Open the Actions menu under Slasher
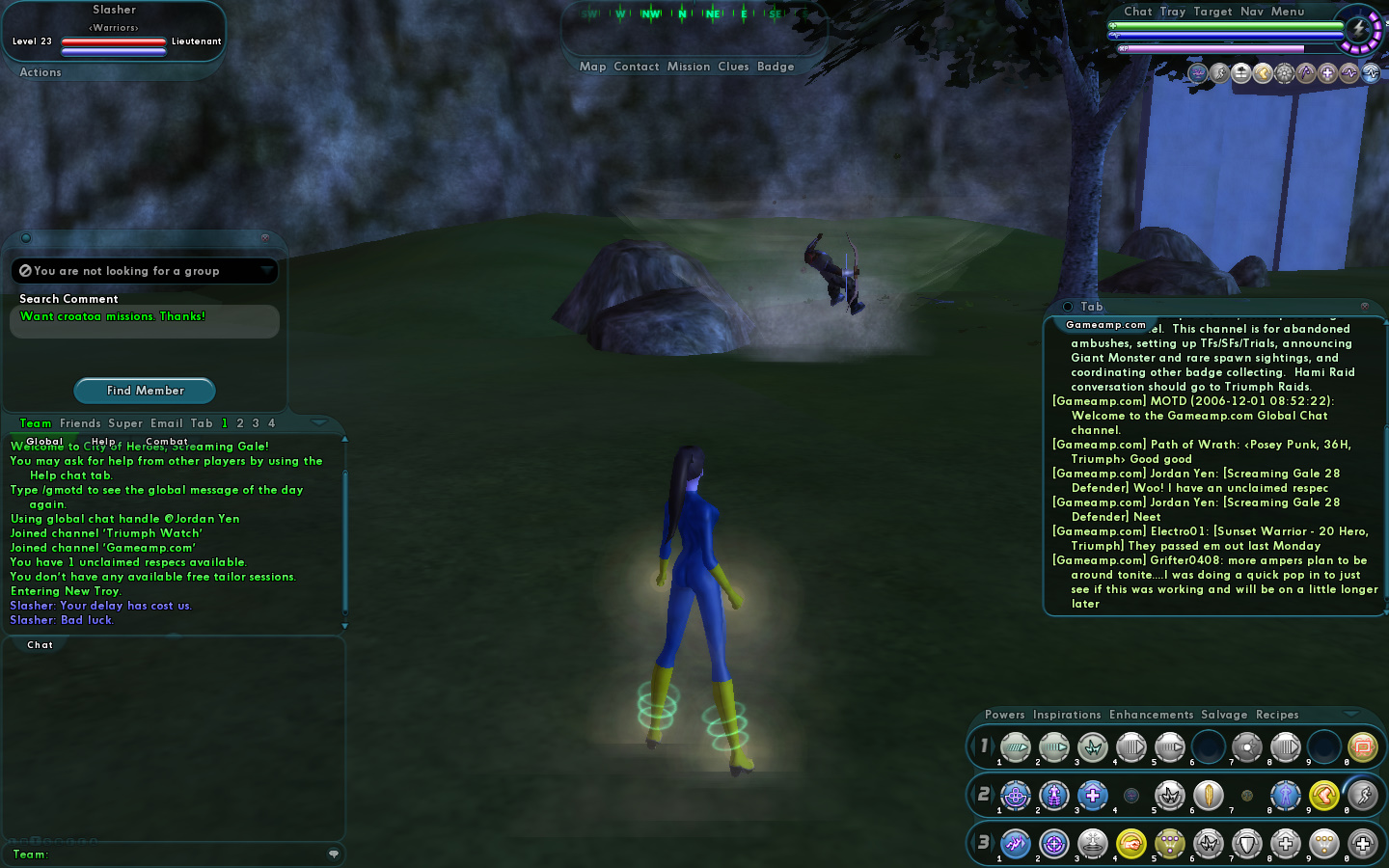This screenshot has height=868, width=1389. (x=41, y=72)
